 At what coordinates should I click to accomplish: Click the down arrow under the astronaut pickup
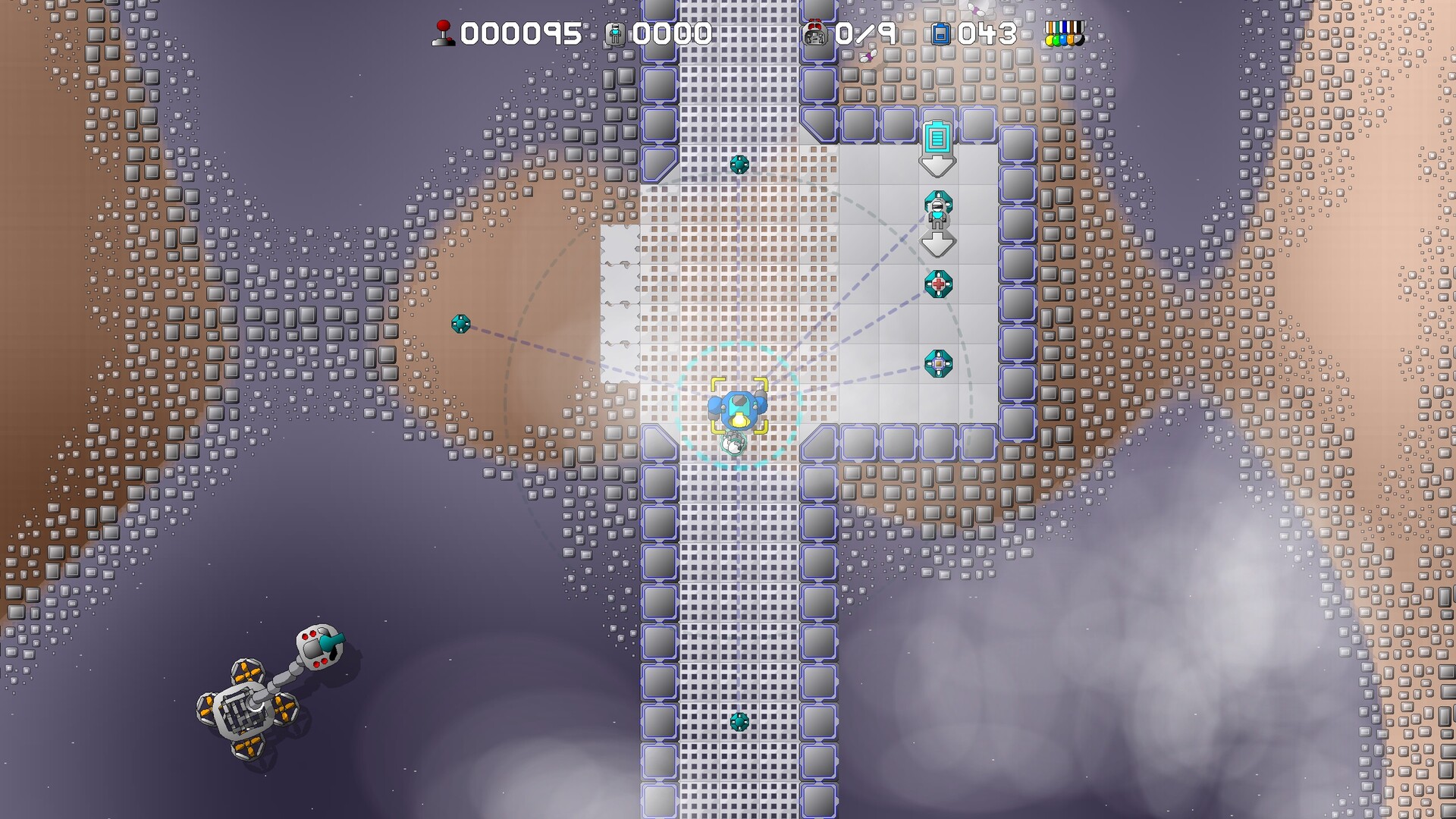click(x=939, y=243)
